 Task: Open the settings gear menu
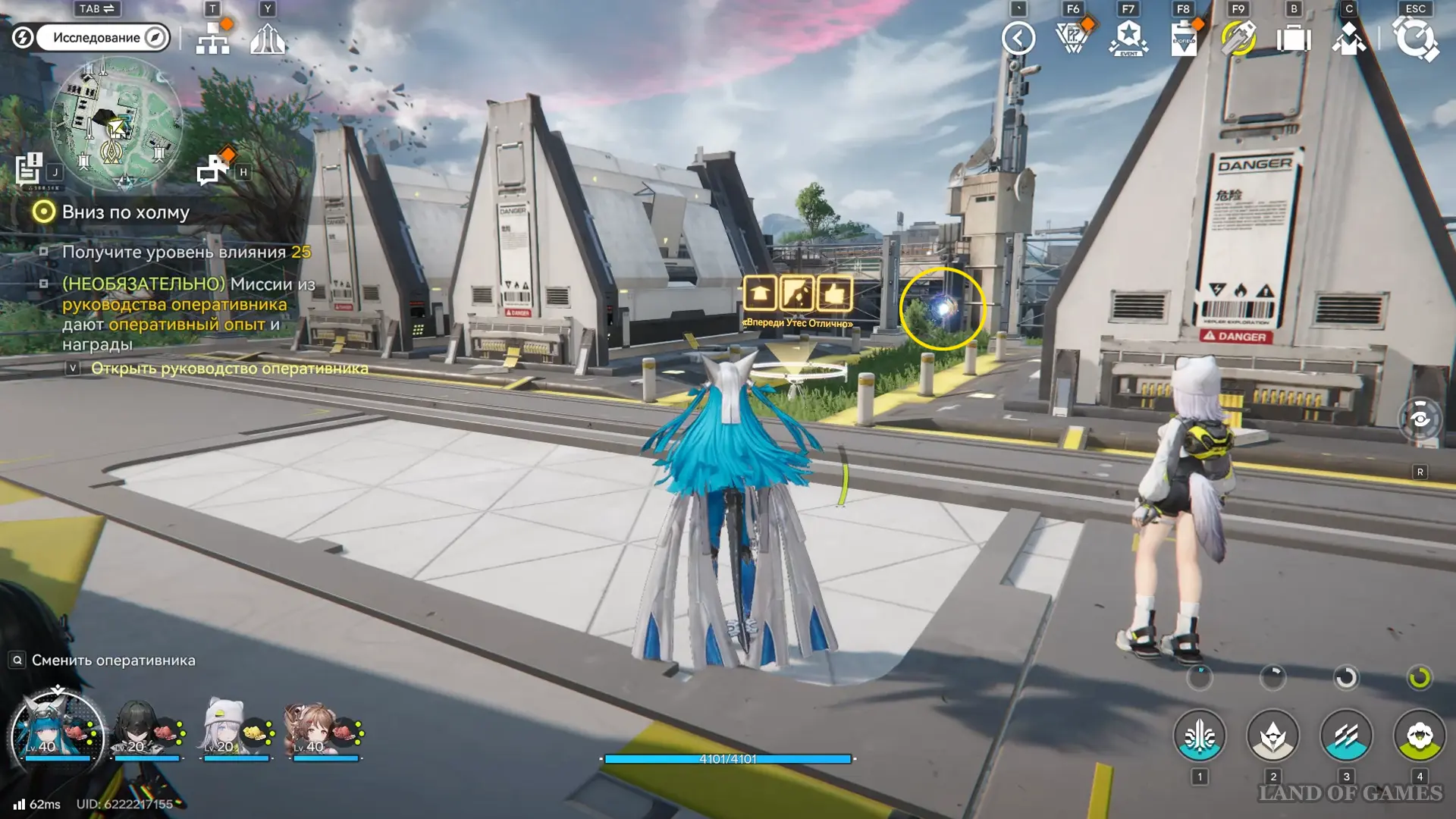pyautogui.click(x=1415, y=39)
